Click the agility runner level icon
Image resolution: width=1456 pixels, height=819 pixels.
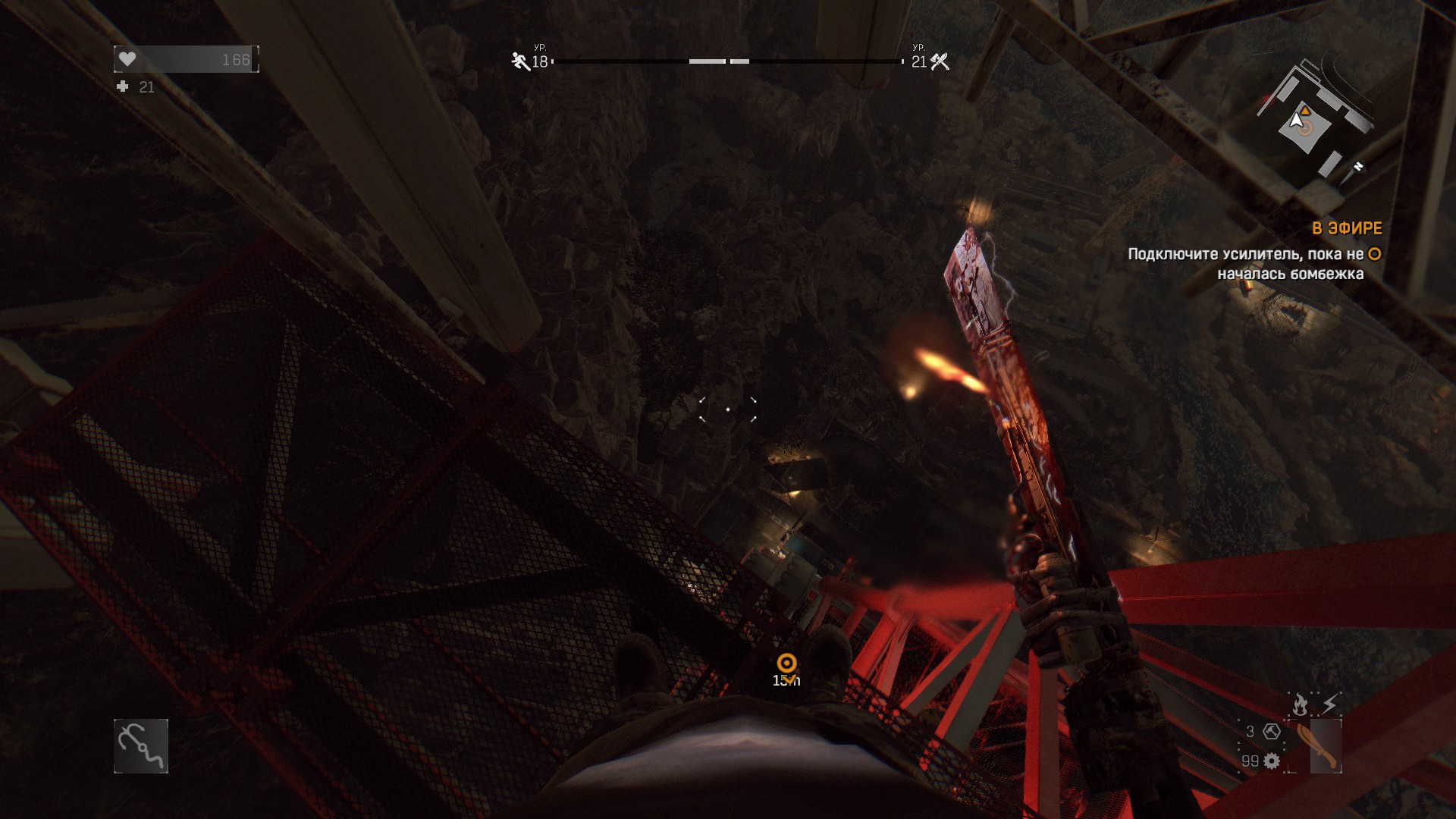click(520, 61)
